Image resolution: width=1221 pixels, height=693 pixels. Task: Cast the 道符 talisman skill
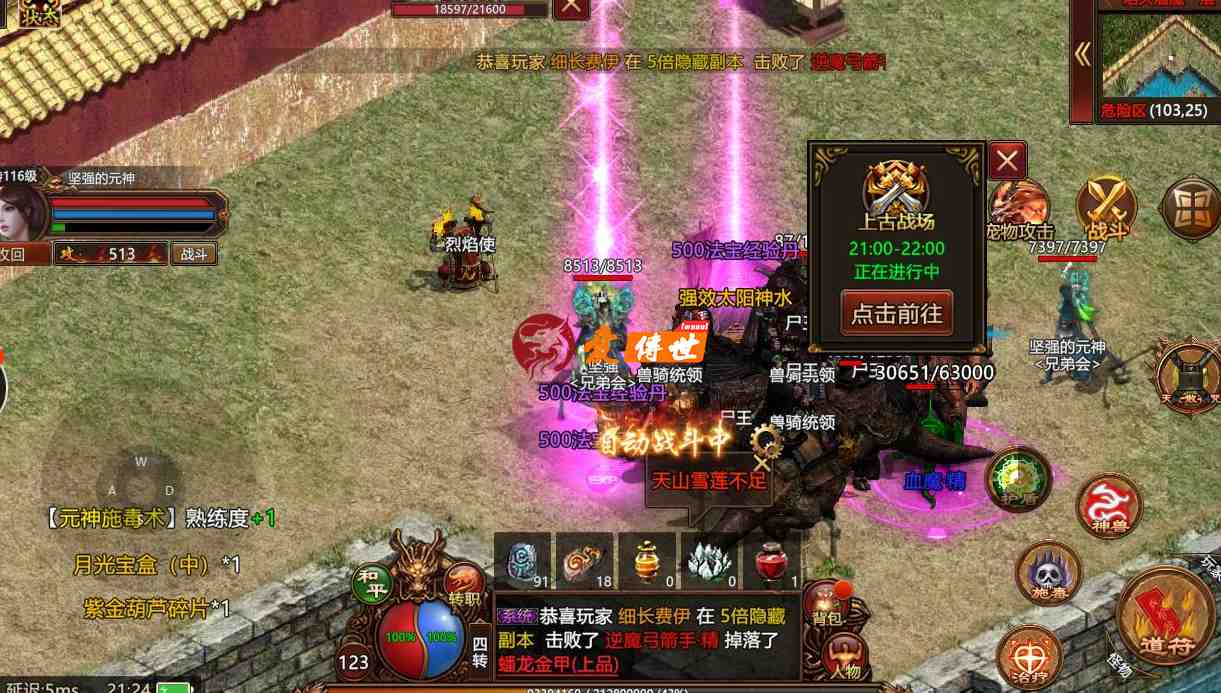click(1166, 617)
